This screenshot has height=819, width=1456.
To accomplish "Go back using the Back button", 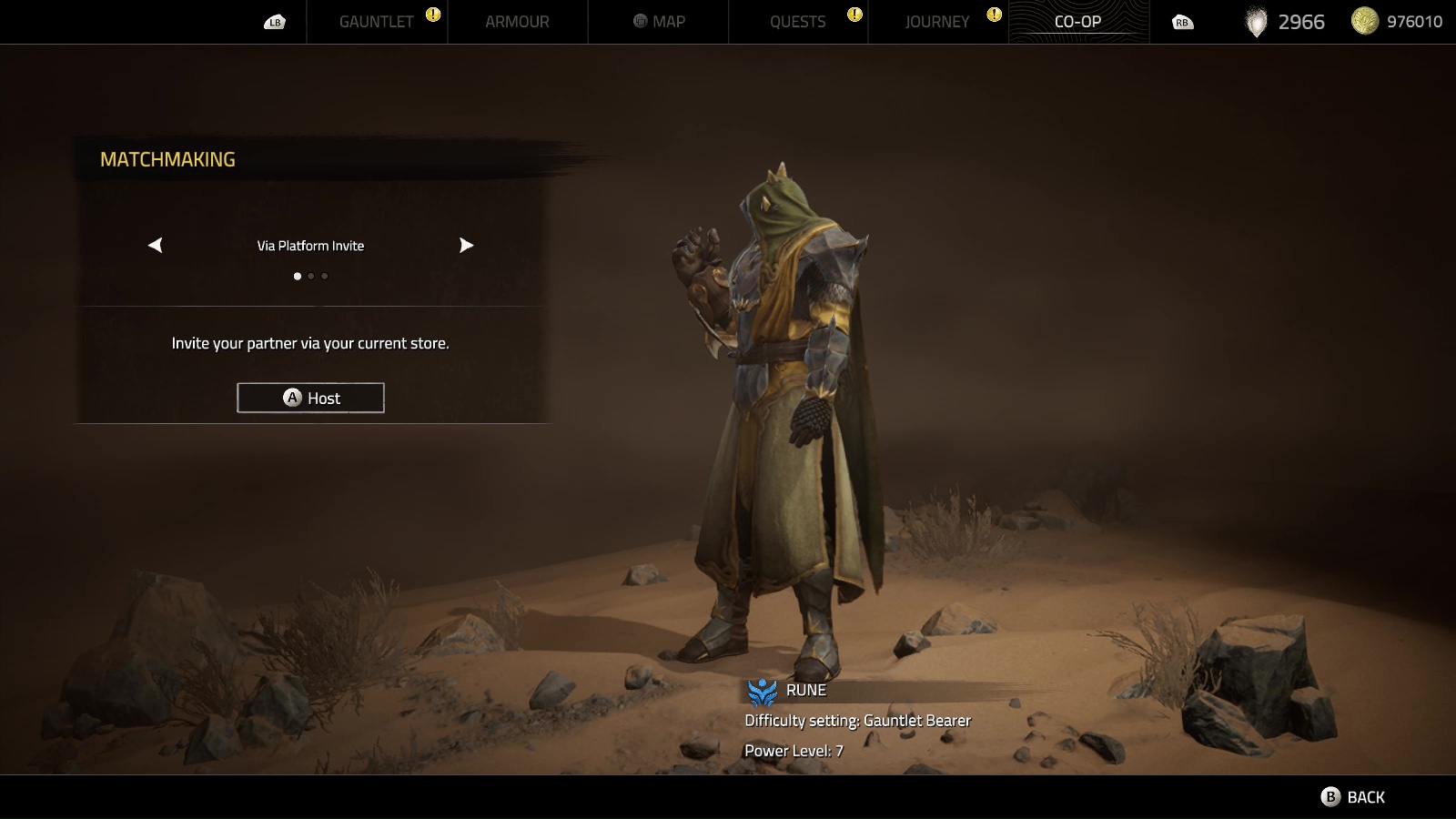I will 1353,797.
